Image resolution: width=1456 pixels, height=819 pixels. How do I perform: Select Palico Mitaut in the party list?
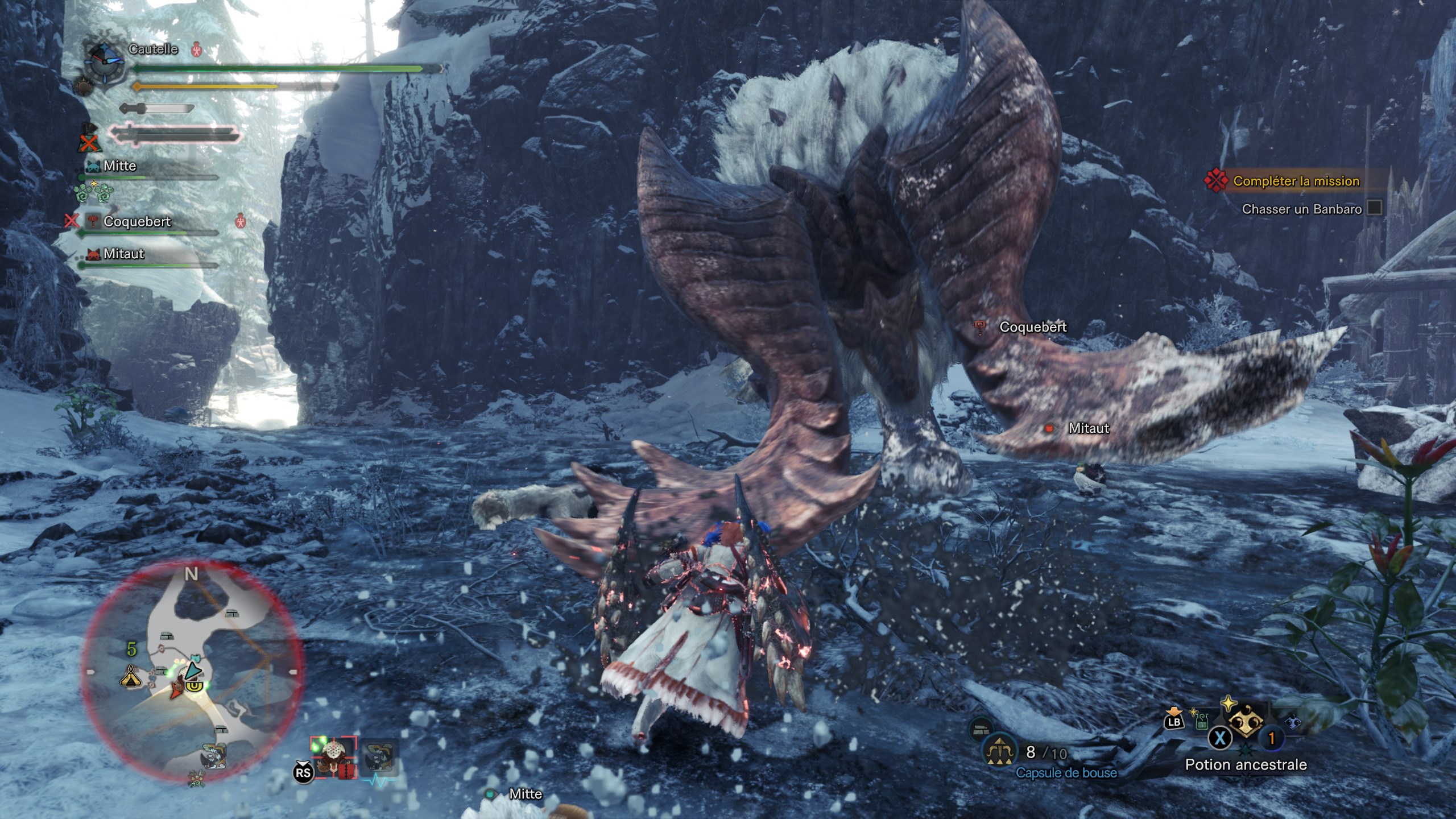pos(123,254)
